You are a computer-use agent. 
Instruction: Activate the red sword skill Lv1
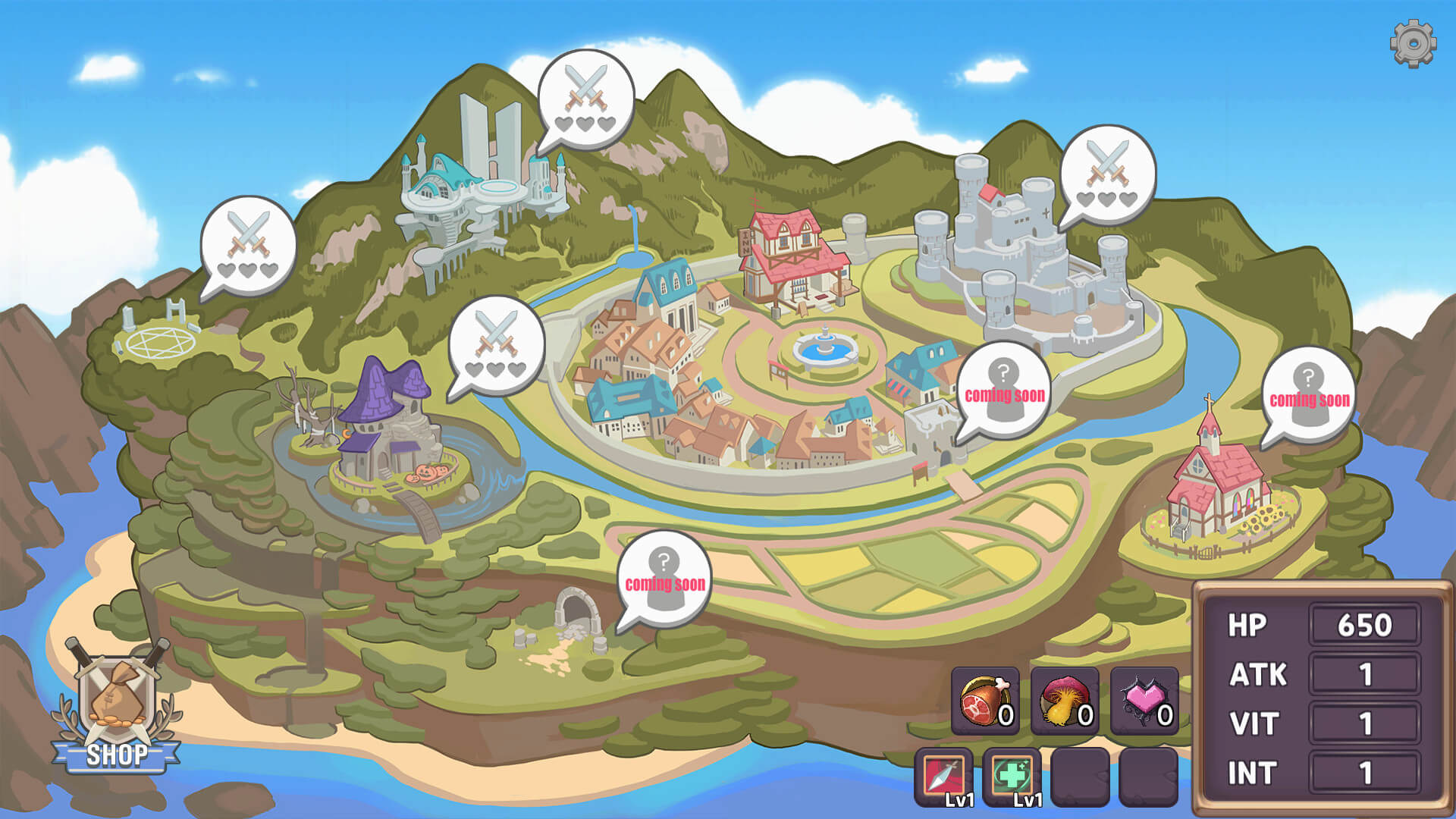point(944,777)
